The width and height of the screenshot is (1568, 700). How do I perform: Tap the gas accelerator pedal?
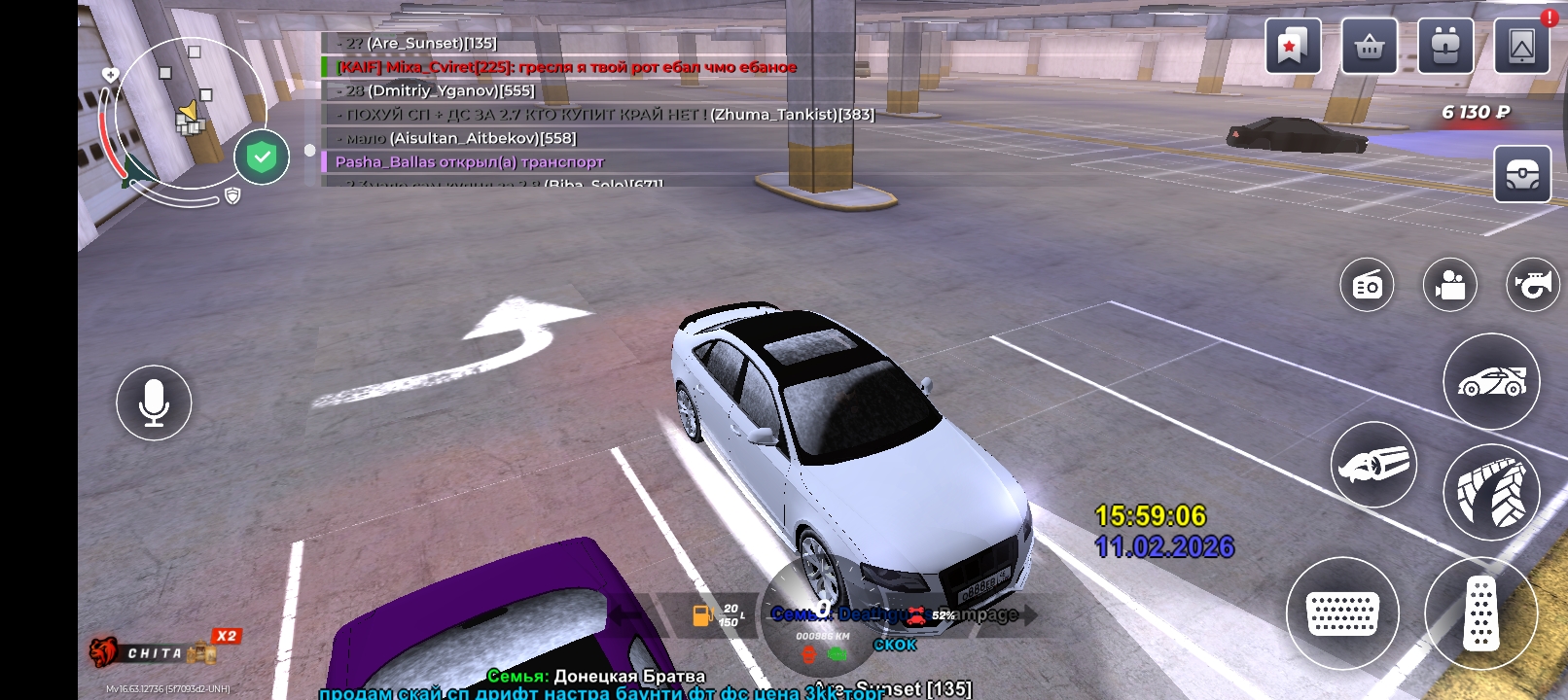tap(1480, 612)
